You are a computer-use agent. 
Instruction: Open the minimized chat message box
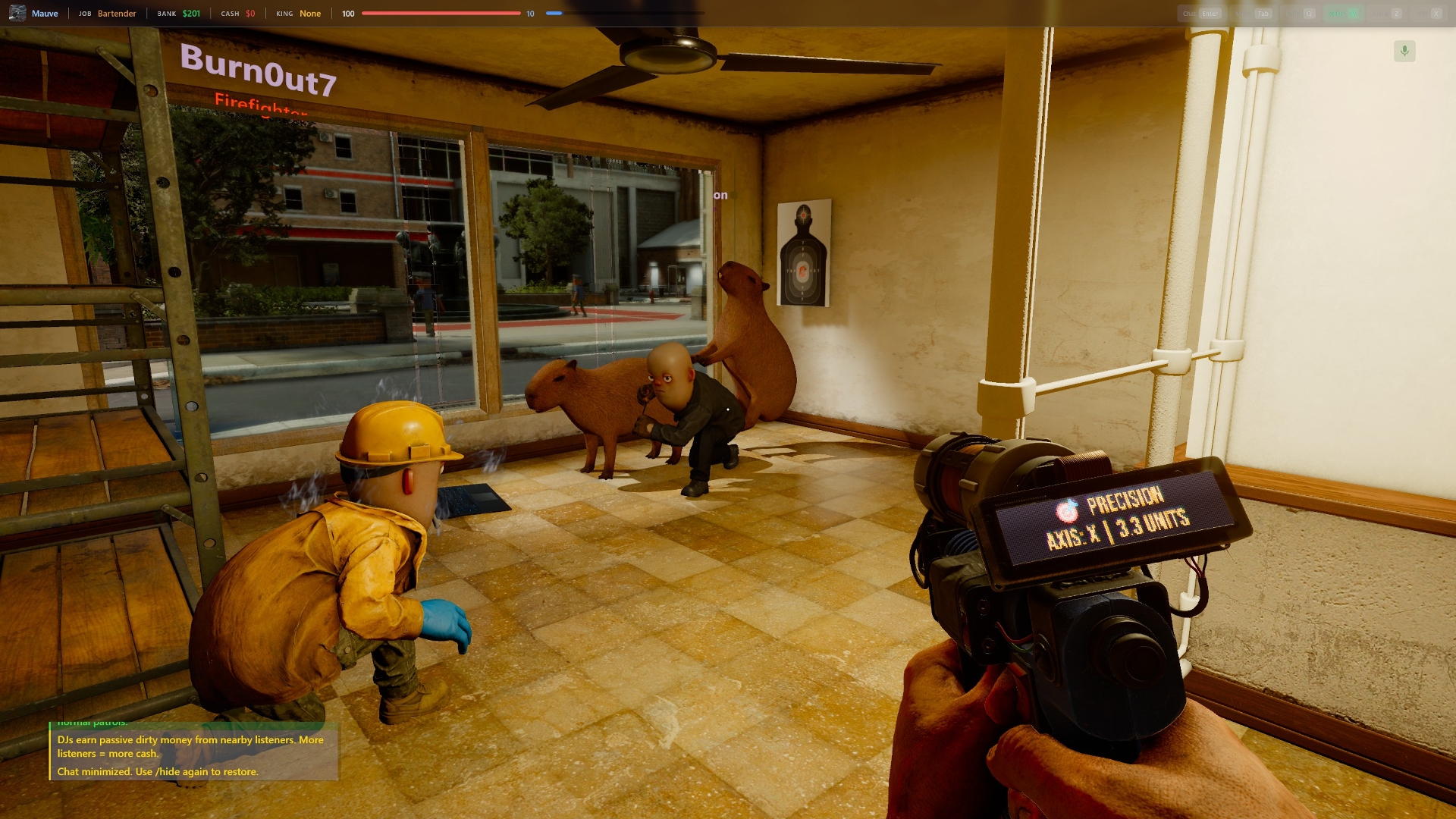point(193,754)
